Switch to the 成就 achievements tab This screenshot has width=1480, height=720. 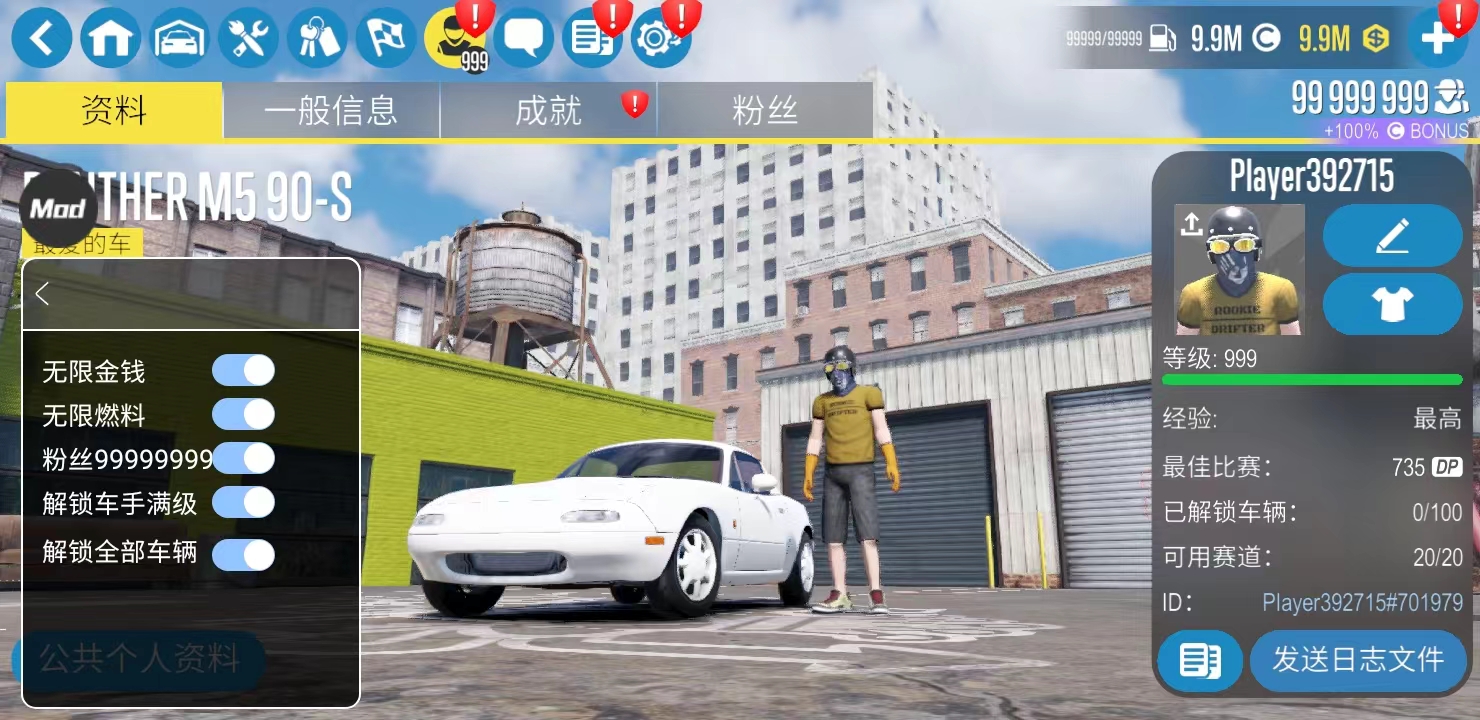pos(548,111)
